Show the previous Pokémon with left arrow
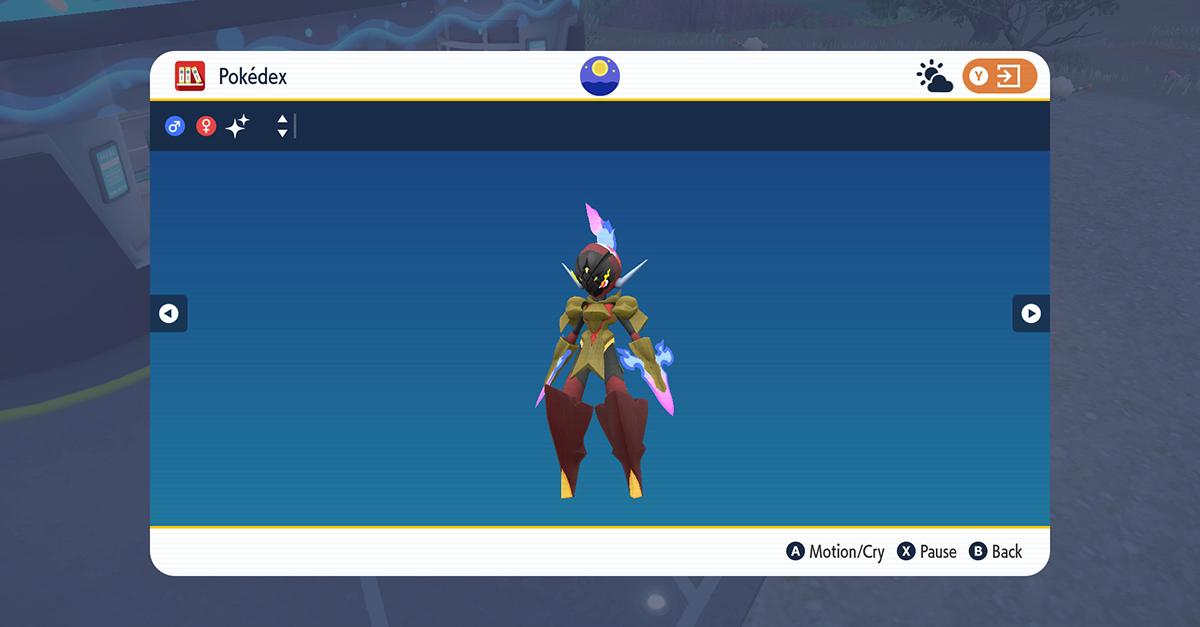Image resolution: width=1200 pixels, height=627 pixels. coord(168,314)
